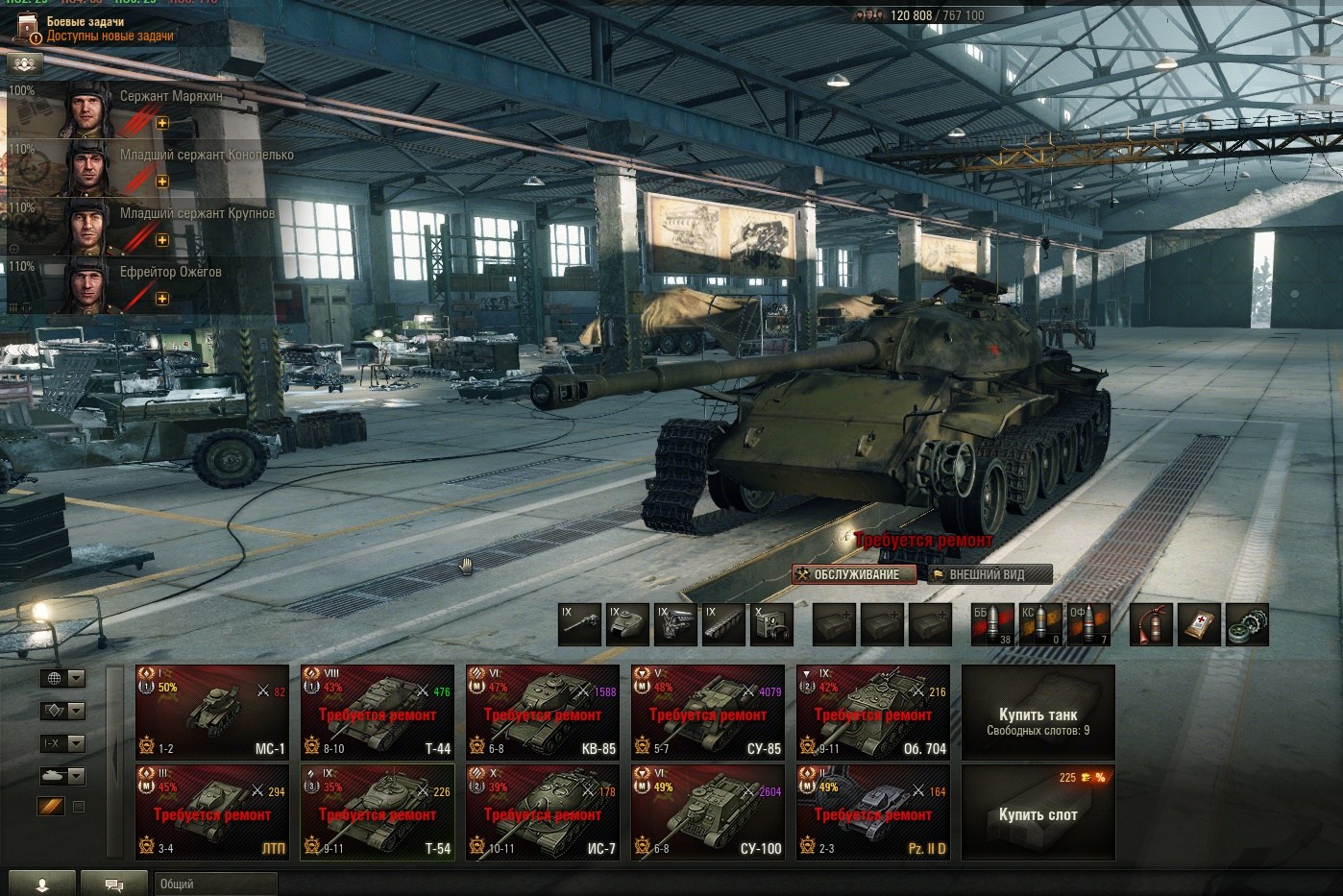Screen dimensions: 1343x896
Task: Select crew member Сержант Маряхин
Action: (x=144, y=109)
